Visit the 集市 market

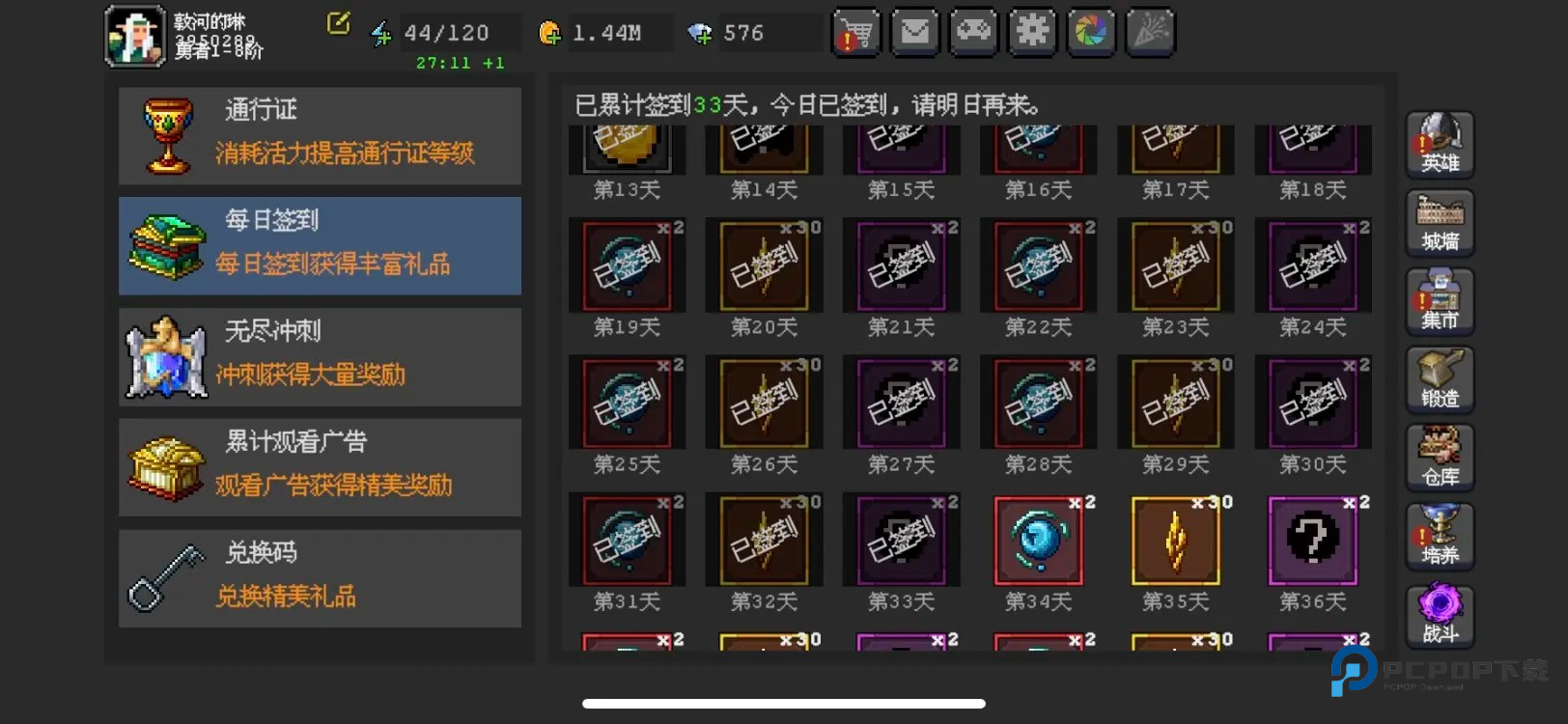tap(1440, 301)
